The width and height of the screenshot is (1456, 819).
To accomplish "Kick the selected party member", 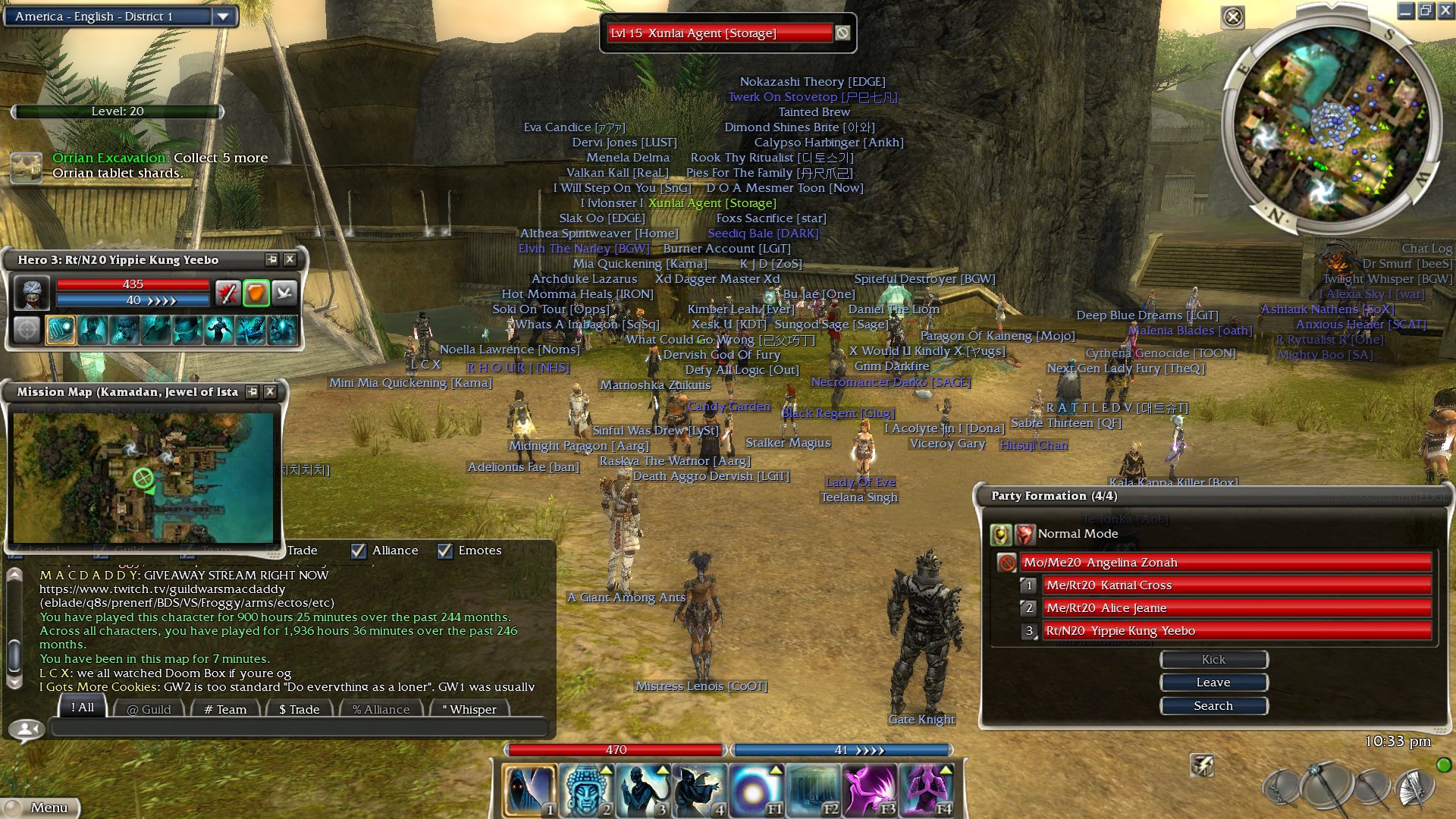I will coord(1213,660).
